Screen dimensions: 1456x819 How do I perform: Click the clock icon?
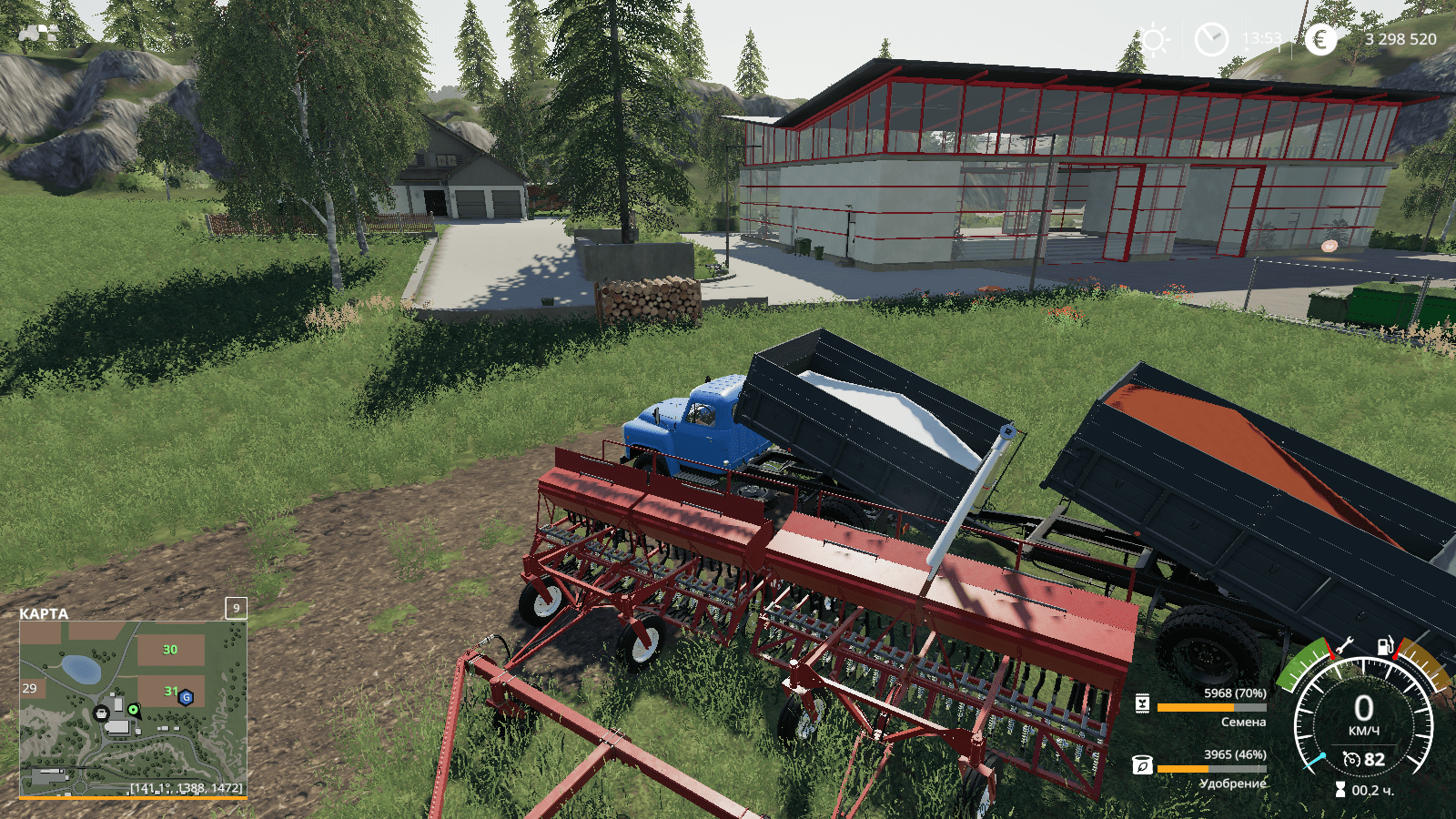[x=1210, y=40]
